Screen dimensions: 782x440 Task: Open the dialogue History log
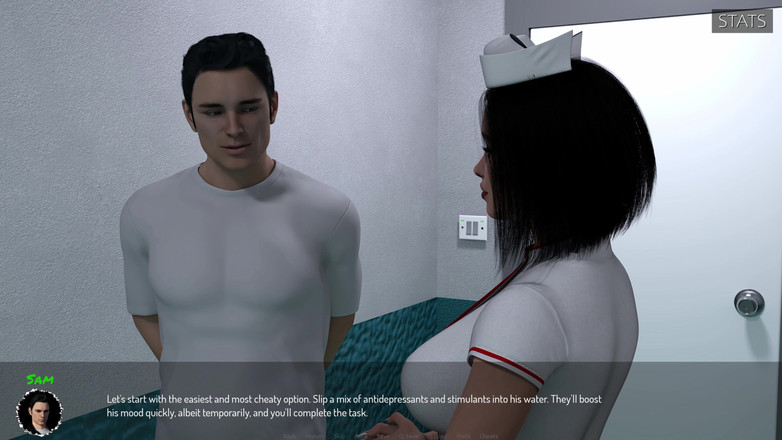[314, 436]
